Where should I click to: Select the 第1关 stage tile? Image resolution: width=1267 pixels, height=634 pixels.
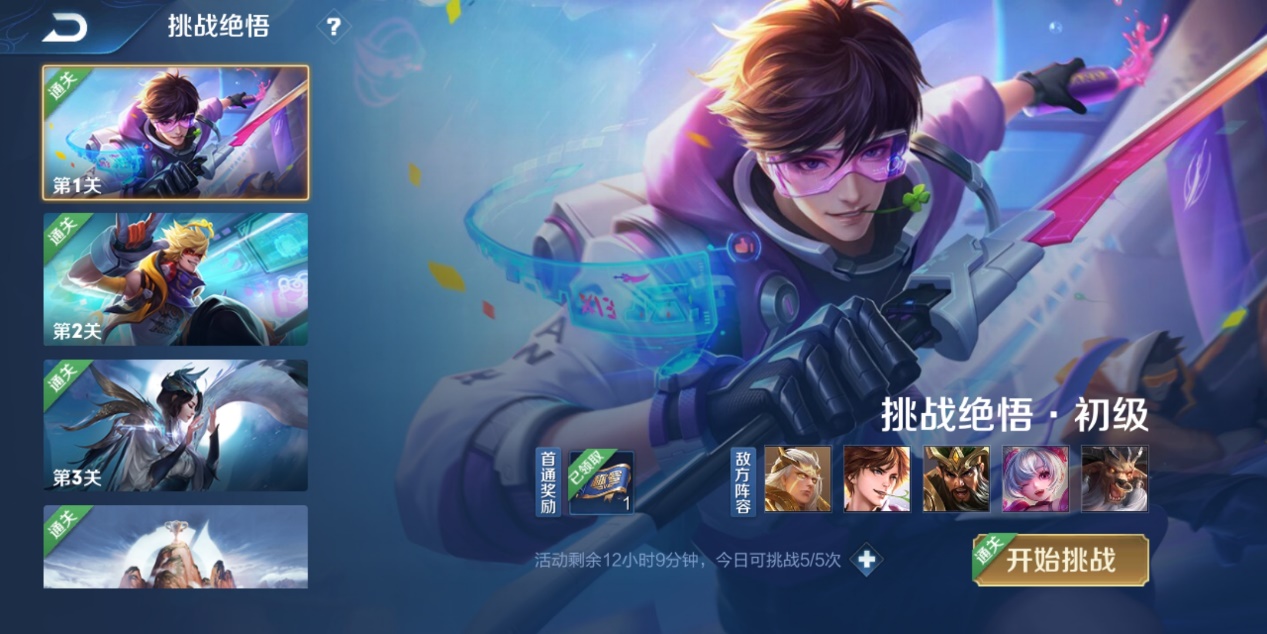[175, 132]
